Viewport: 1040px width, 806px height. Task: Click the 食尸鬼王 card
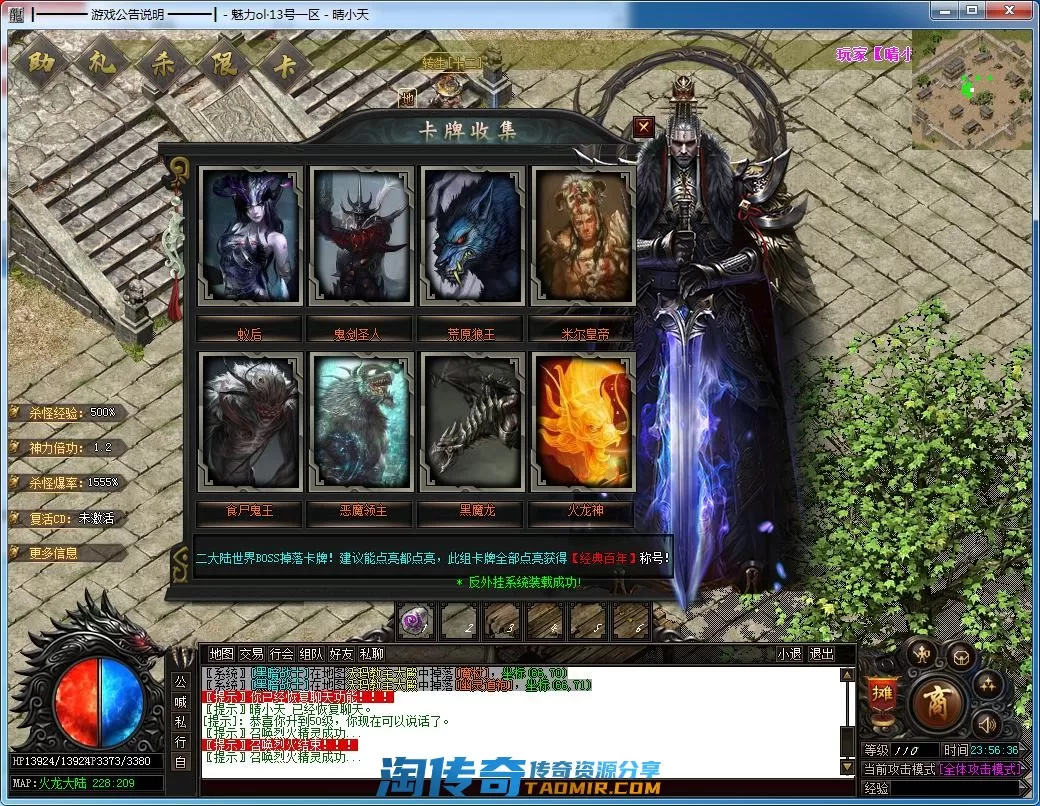[x=250, y=421]
